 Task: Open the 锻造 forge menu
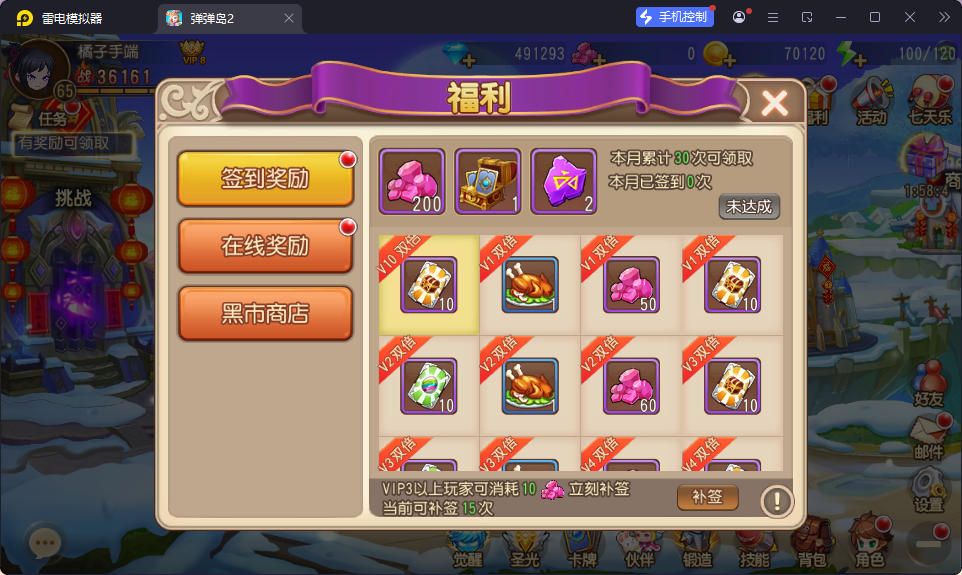698,544
